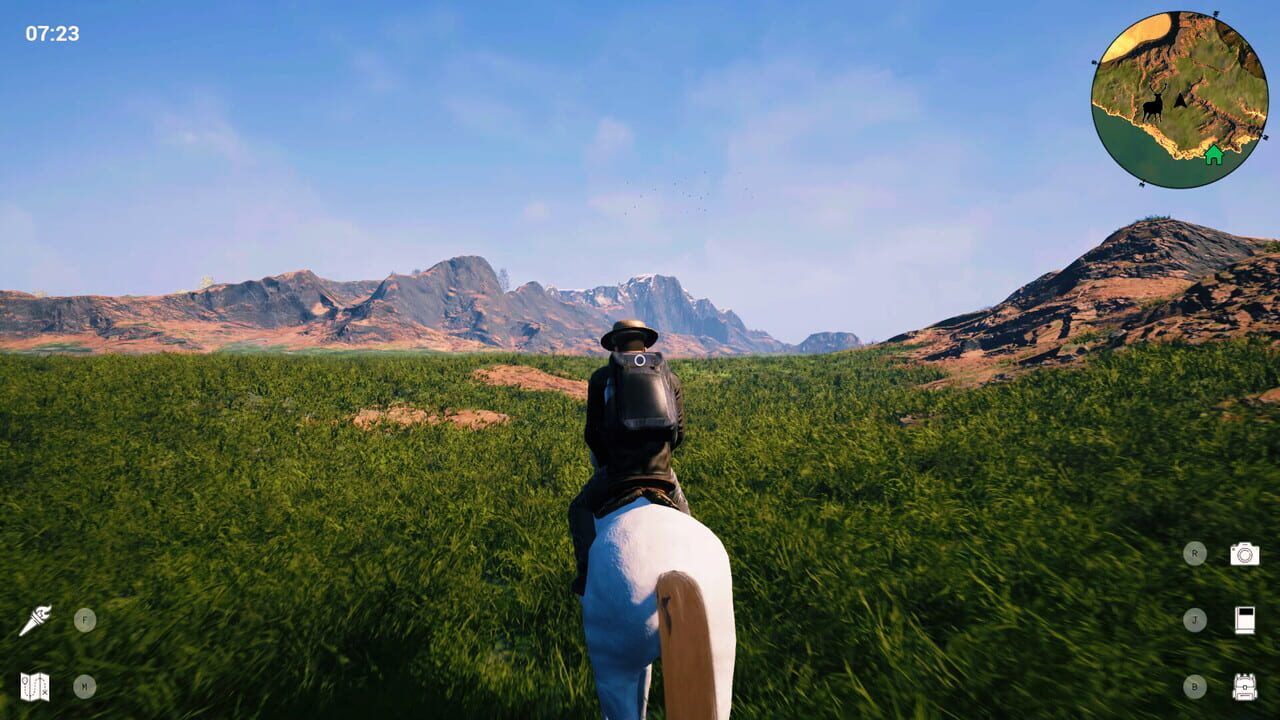Open the full map via folded map icon

(x=35, y=687)
